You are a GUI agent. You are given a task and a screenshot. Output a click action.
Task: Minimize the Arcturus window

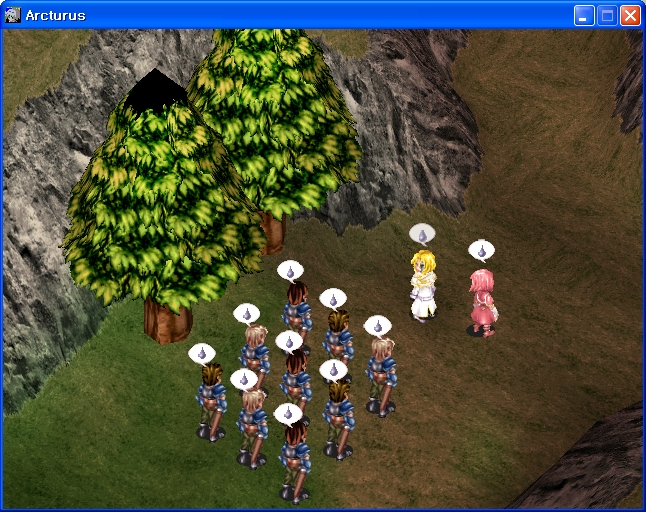[x=584, y=15]
